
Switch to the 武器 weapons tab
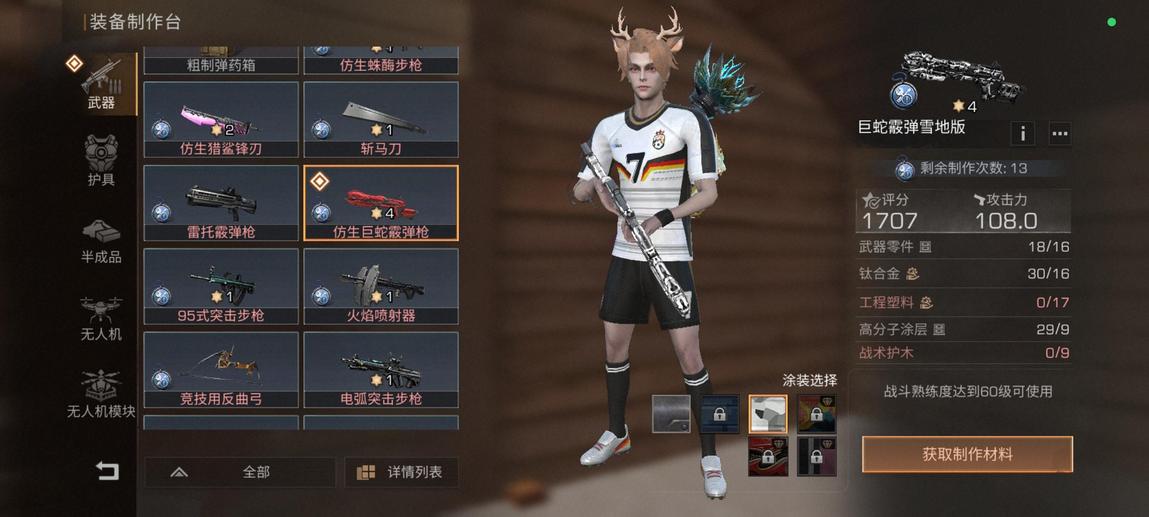(x=101, y=84)
